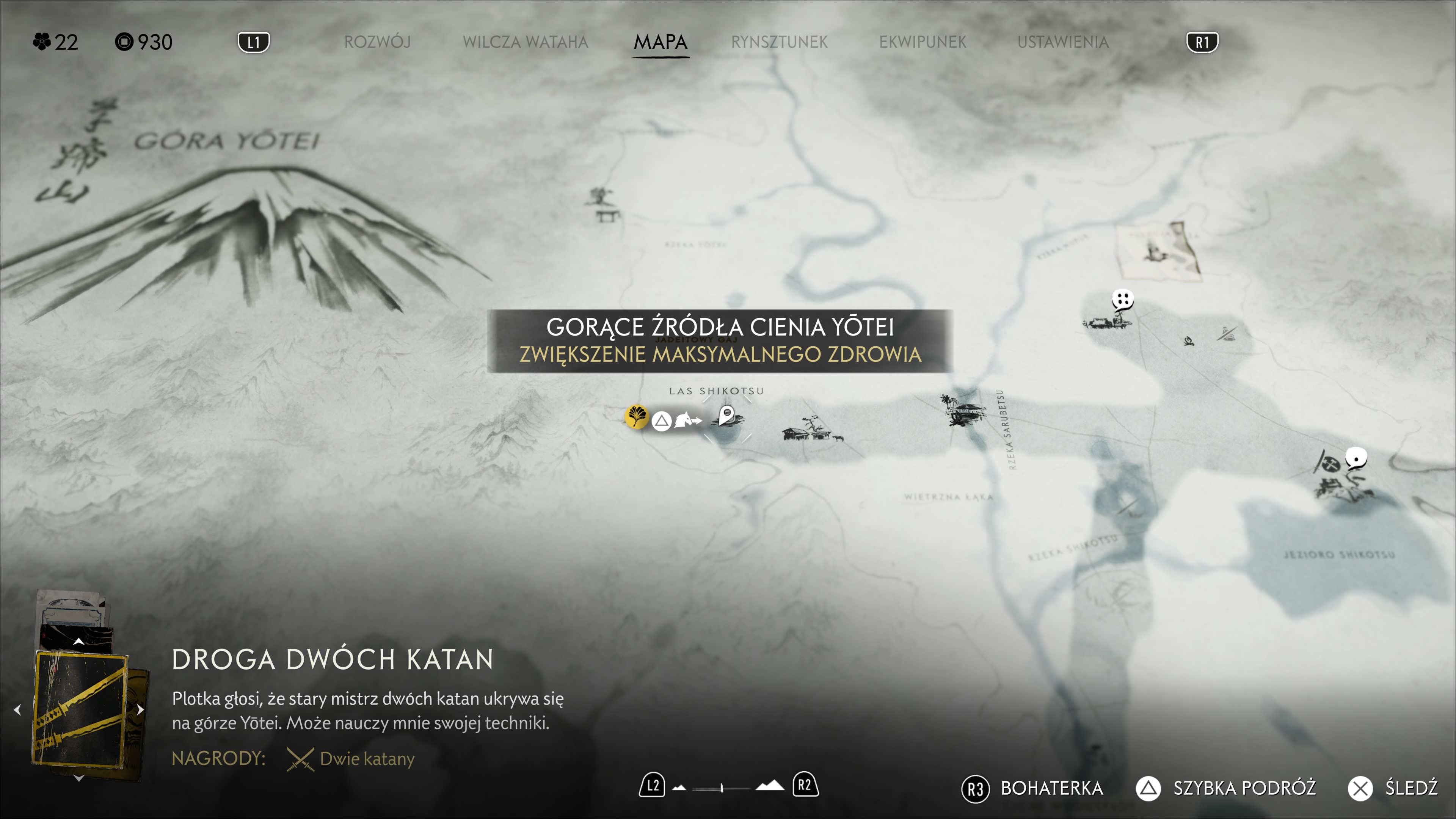Go to the RYNSZTUNEK tab

(779, 42)
